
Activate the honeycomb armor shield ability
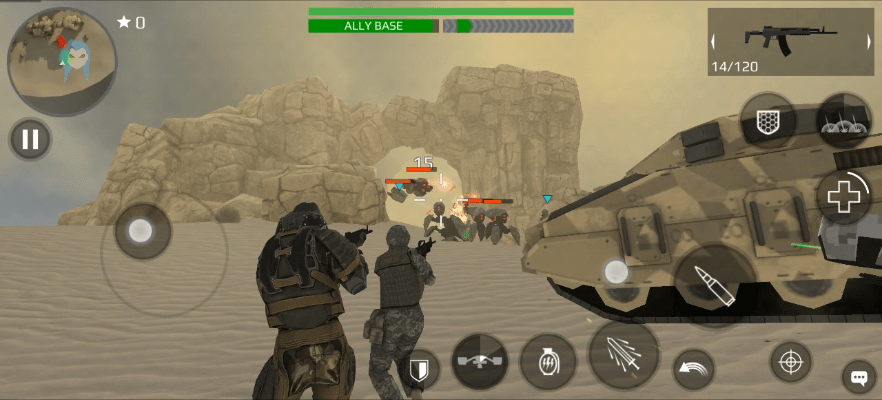[768, 121]
